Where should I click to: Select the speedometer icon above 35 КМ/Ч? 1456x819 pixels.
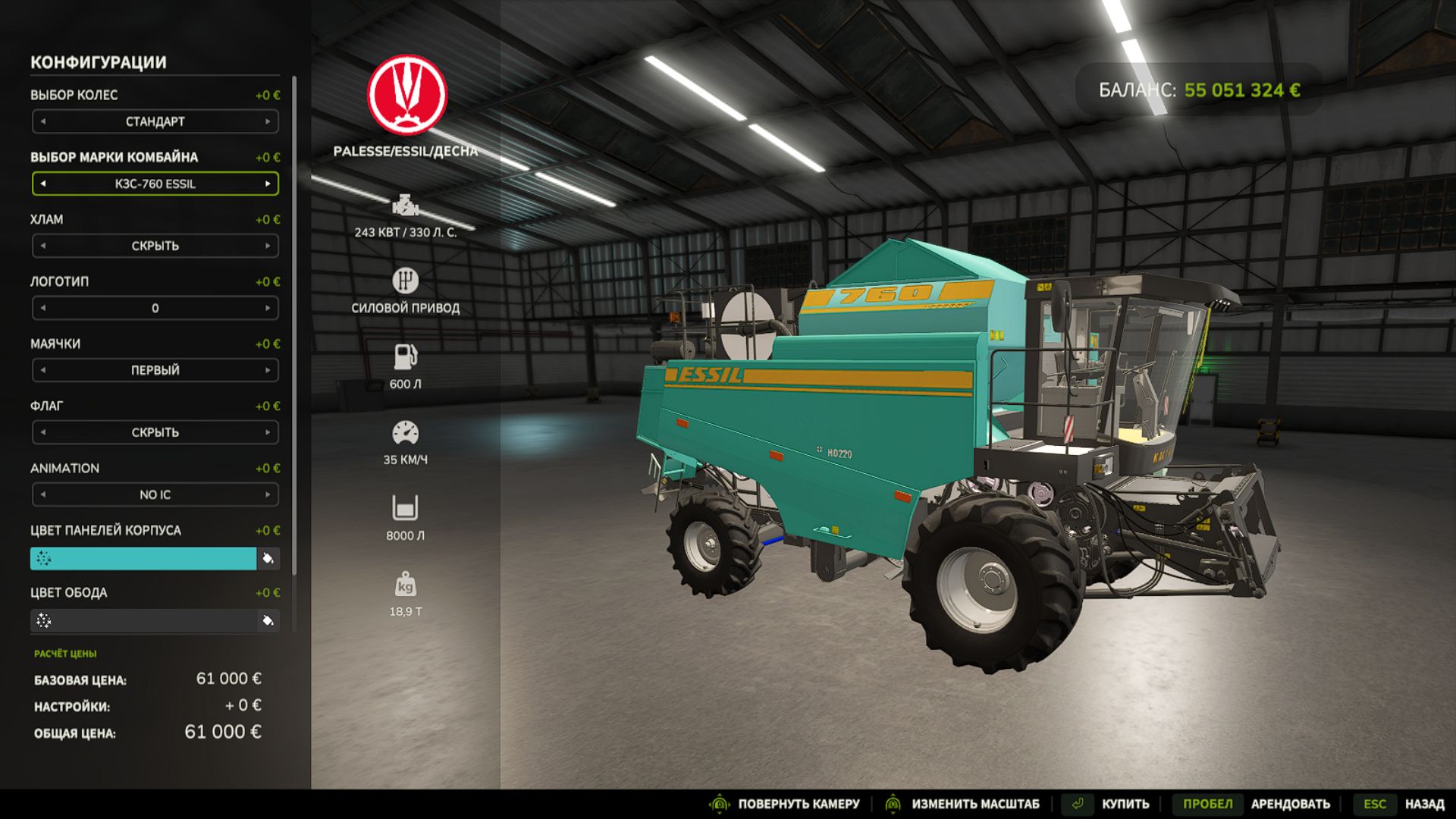[x=406, y=431]
